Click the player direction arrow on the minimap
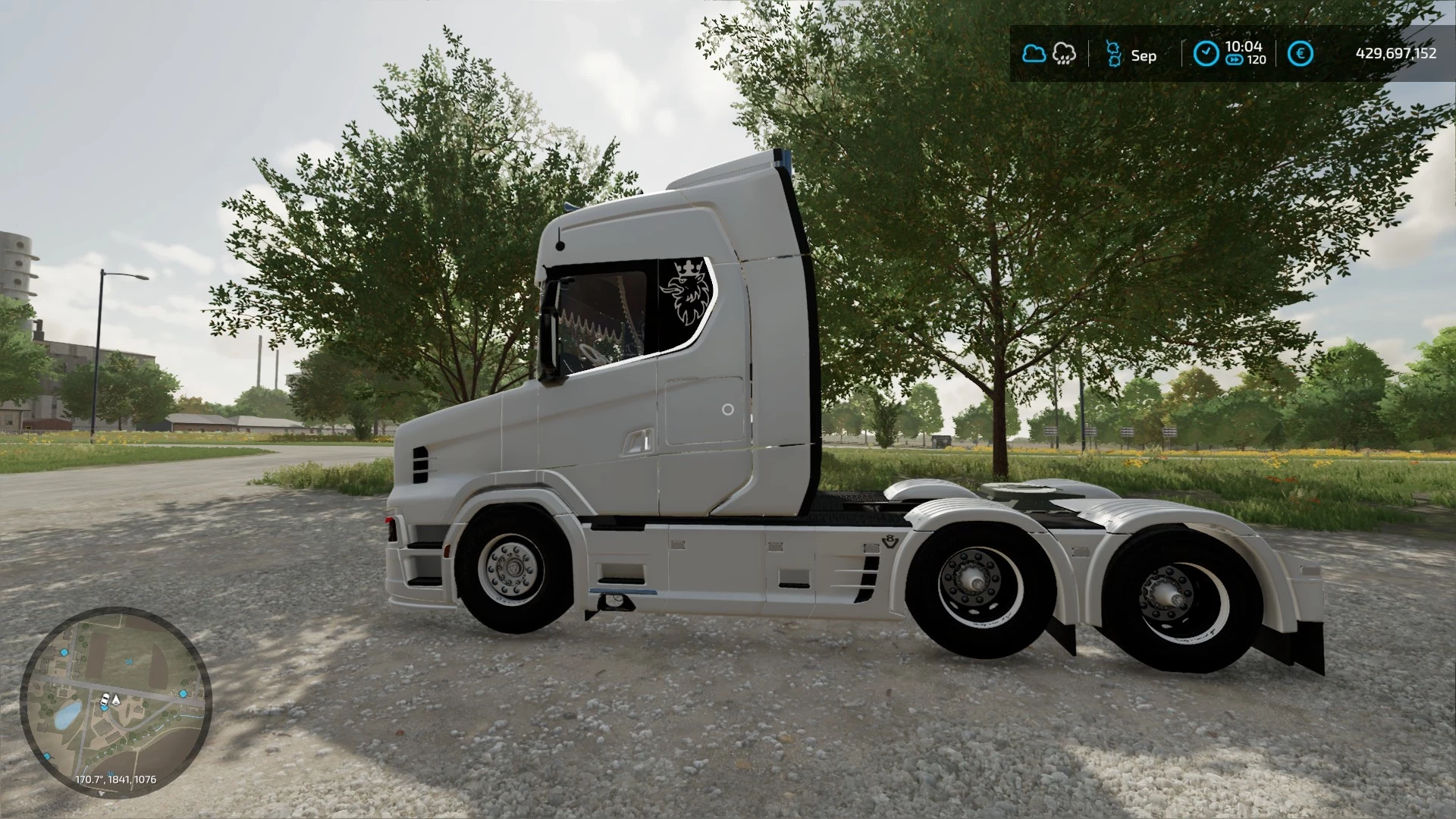The width and height of the screenshot is (1456, 819). coord(115,701)
